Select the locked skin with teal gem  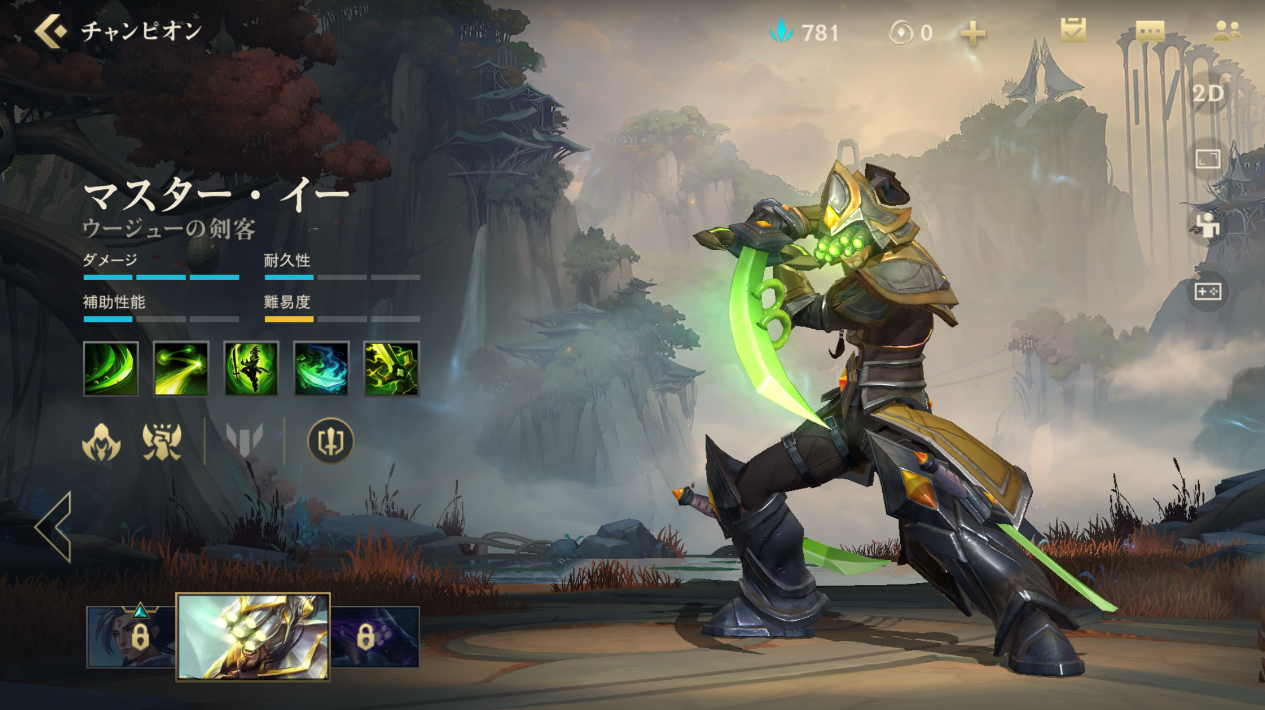pos(131,637)
